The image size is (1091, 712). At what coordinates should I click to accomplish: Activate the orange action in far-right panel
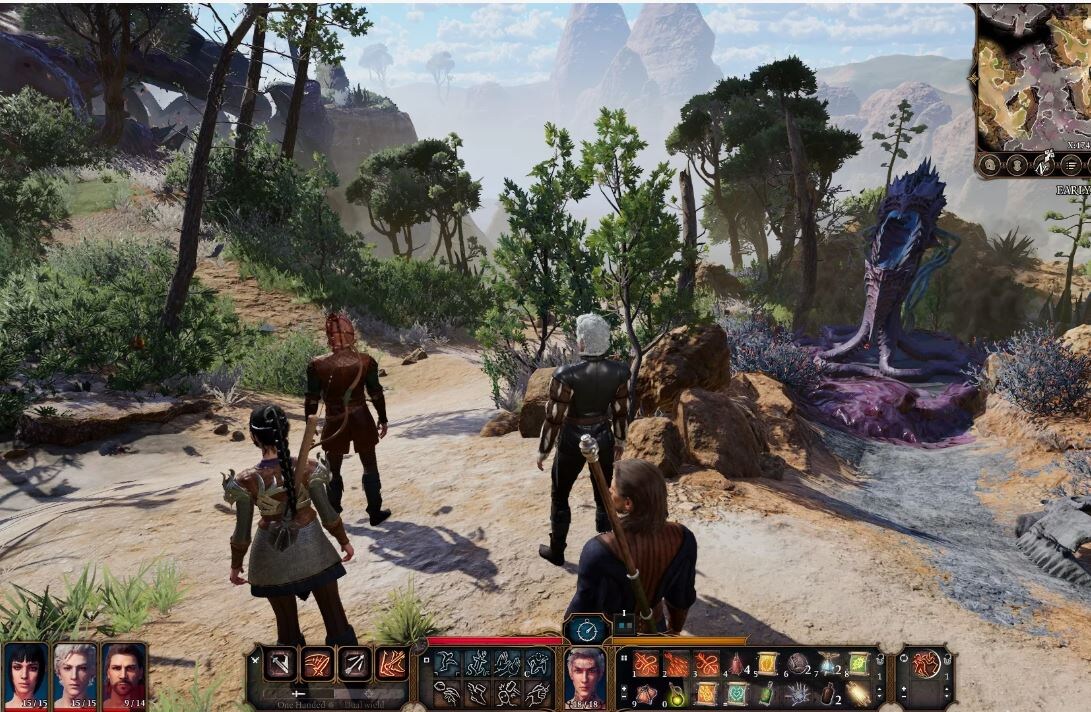pos(926,664)
